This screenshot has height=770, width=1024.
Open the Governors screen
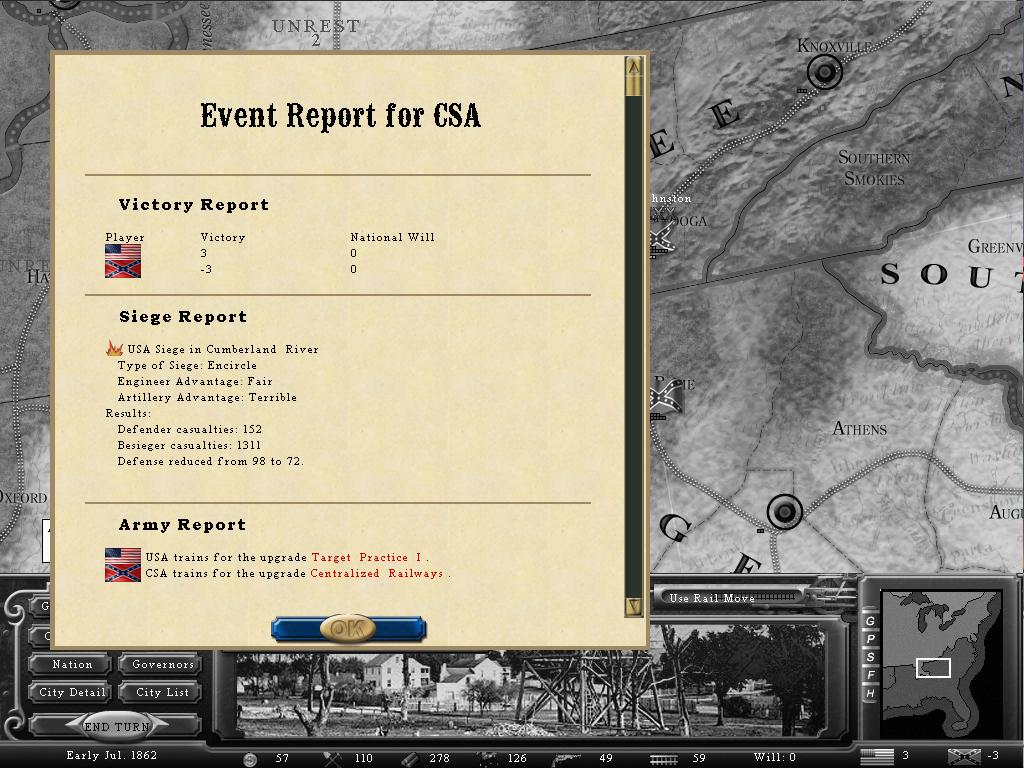pos(162,664)
